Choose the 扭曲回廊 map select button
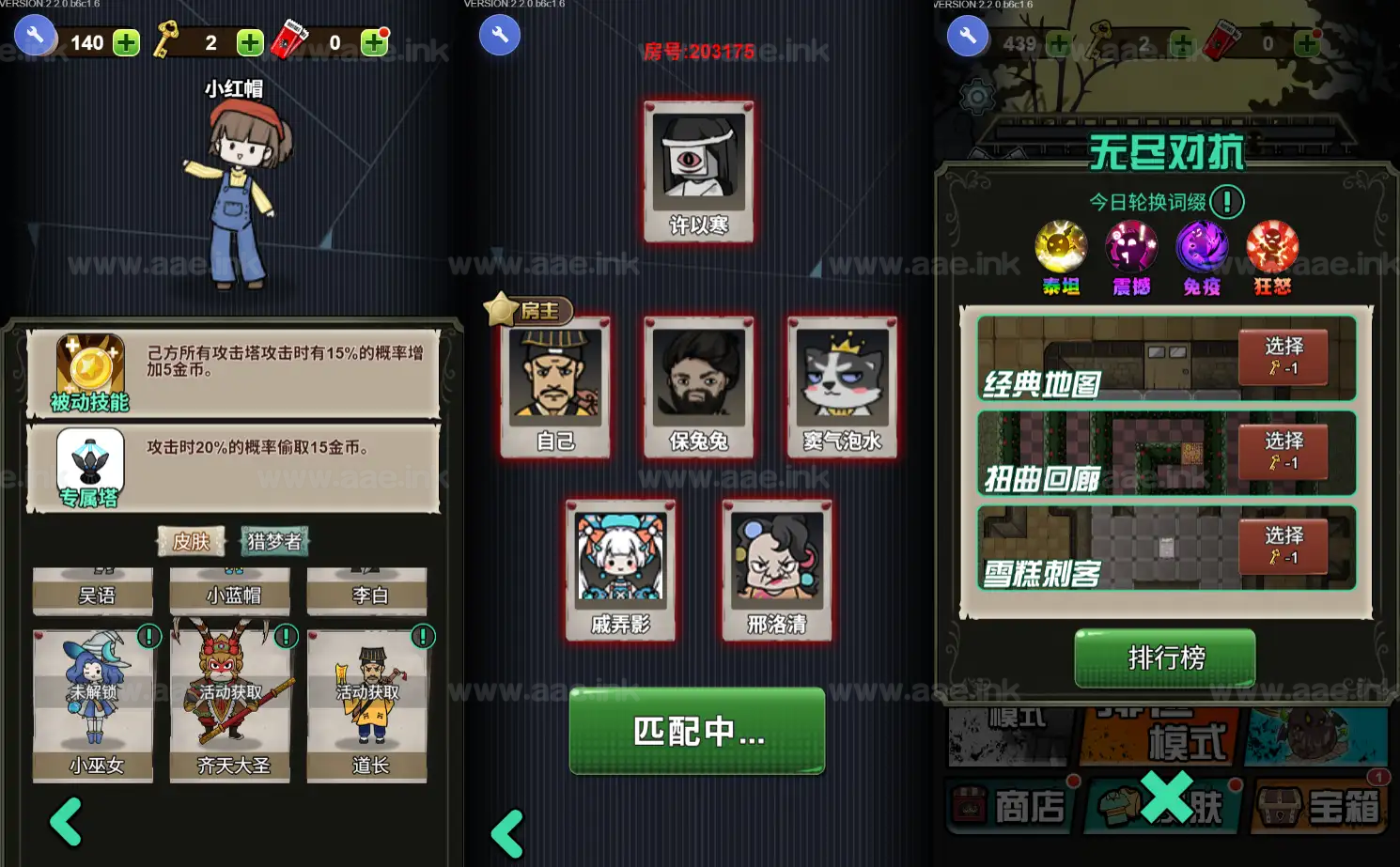Screen dimensions: 1400x867 pyautogui.click(x=1283, y=452)
